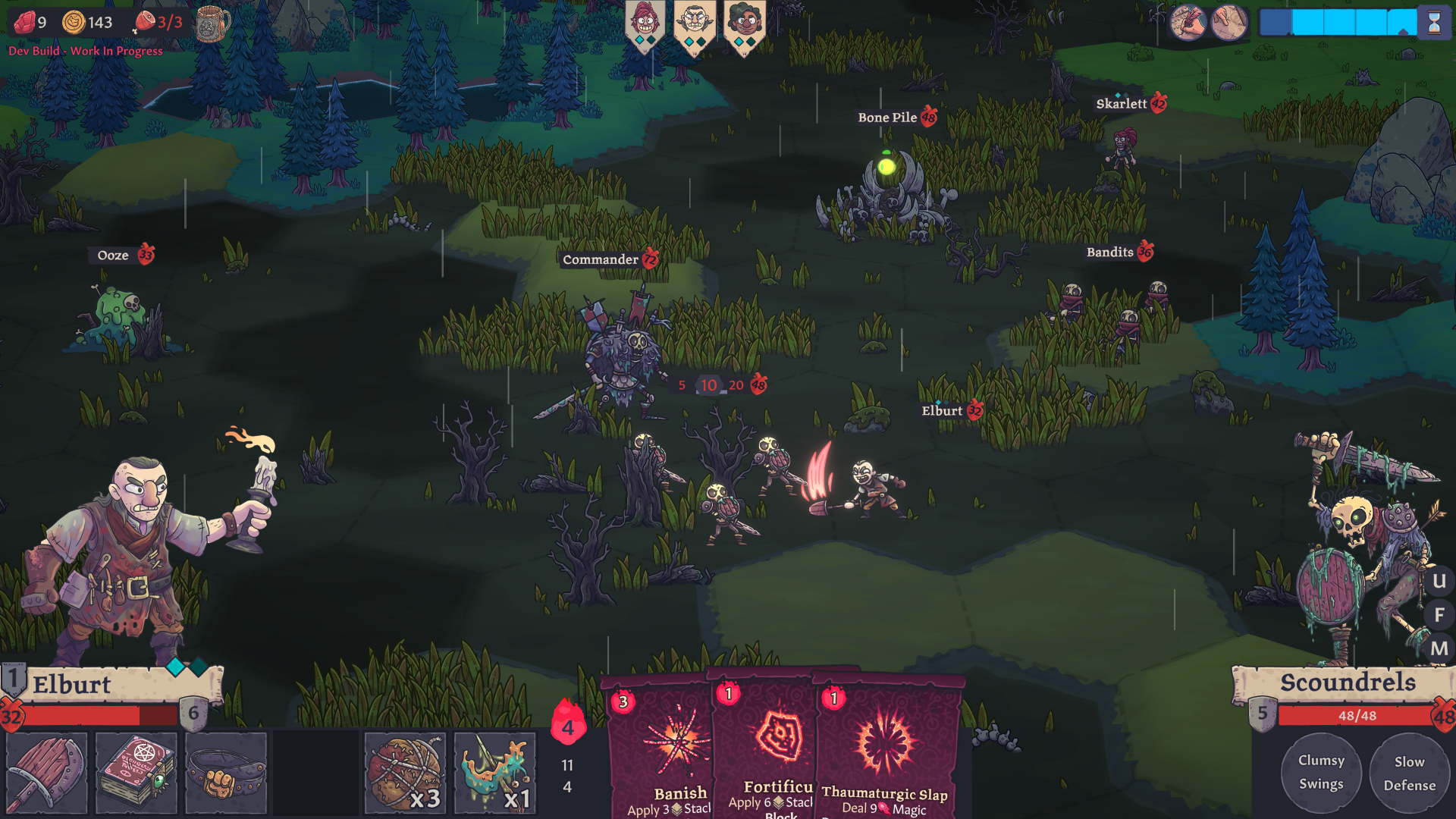Click the tankard mug icon
This screenshot has width=1456, height=819.
click(x=212, y=24)
